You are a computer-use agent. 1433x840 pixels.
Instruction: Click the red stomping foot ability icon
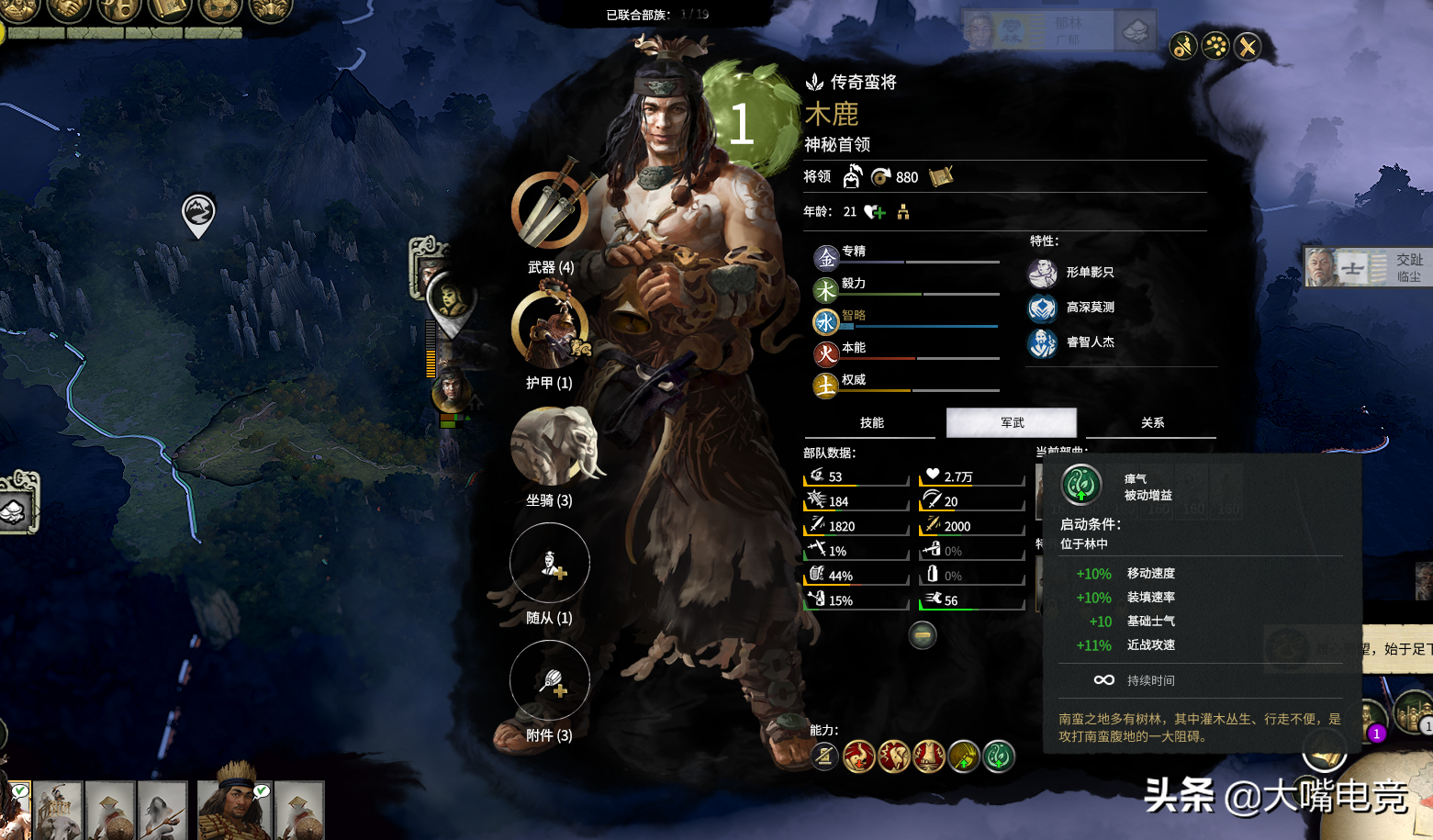click(x=929, y=756)
